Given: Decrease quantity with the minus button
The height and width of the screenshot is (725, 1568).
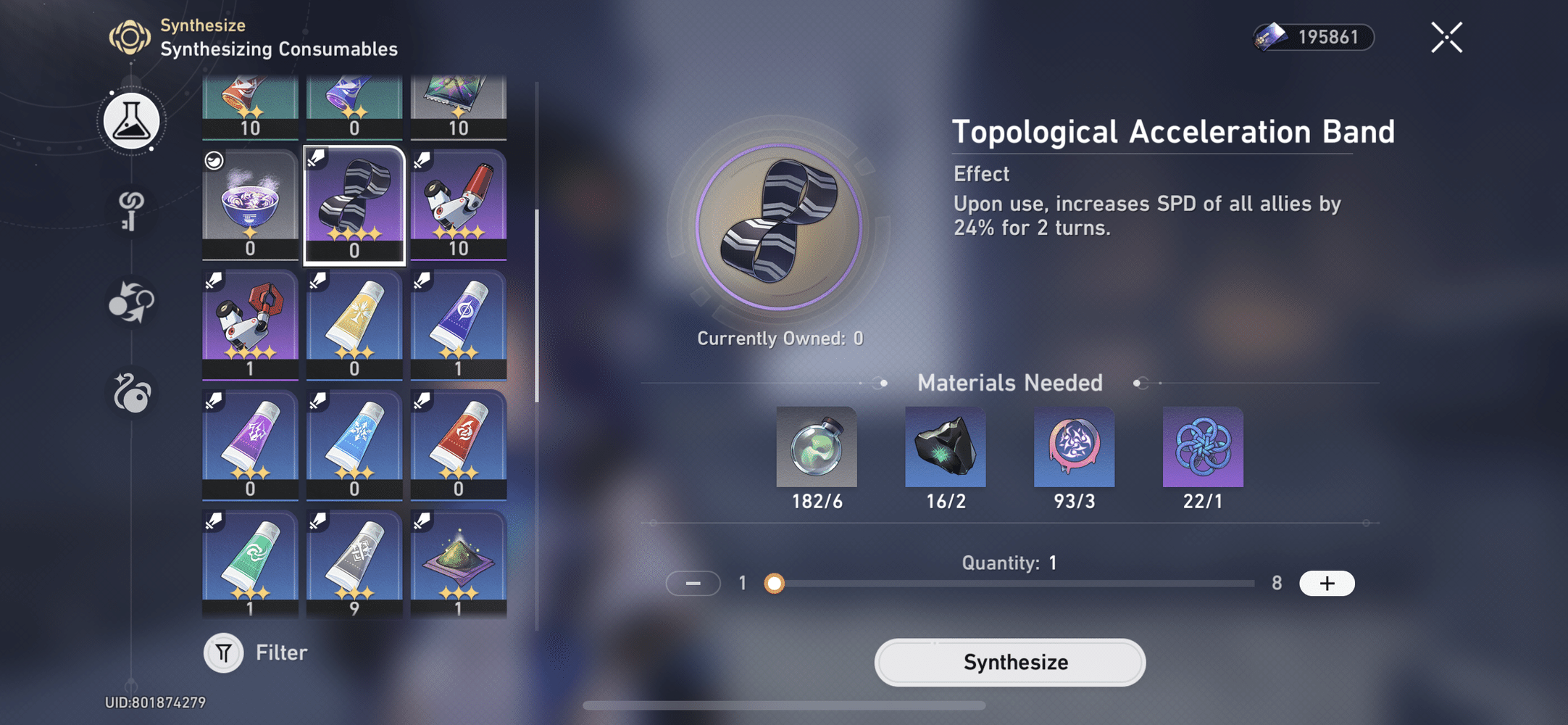Looking at the screenshot, I should 693,583.
